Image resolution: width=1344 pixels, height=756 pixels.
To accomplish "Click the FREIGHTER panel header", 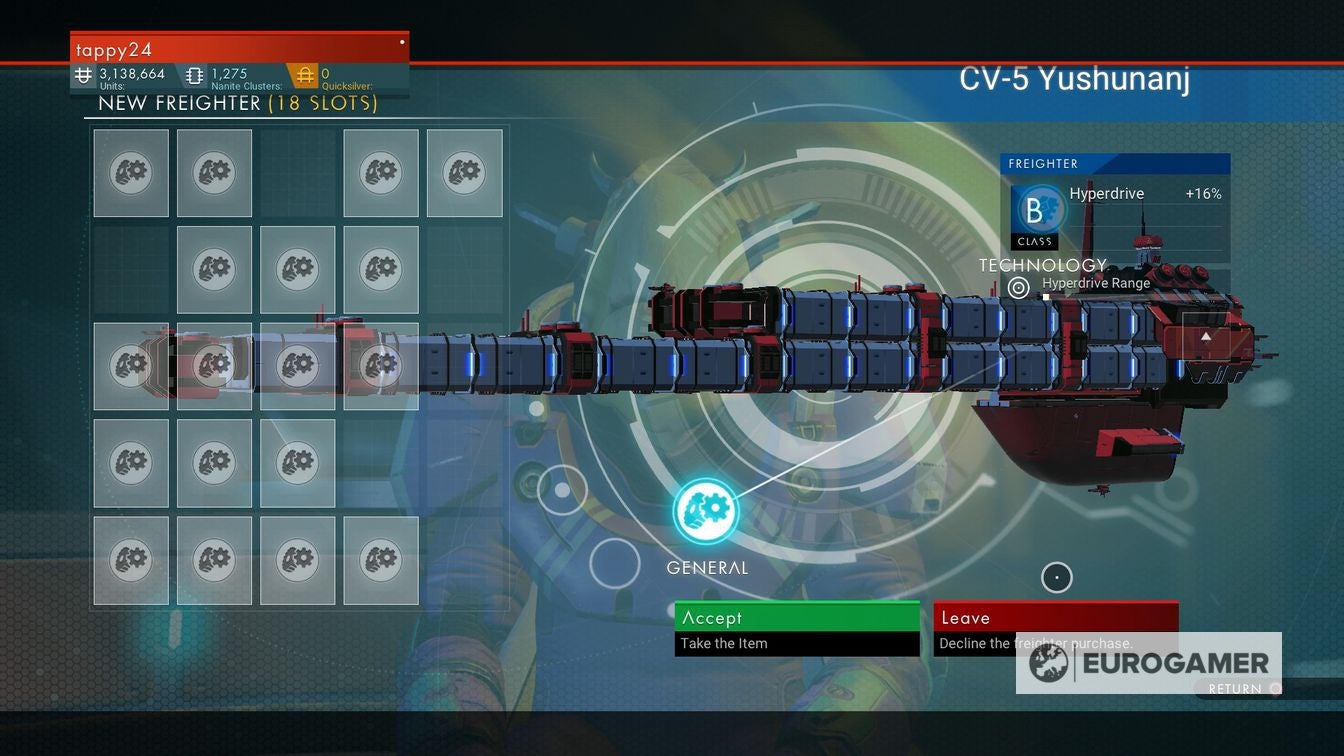I will (1043, 163).
